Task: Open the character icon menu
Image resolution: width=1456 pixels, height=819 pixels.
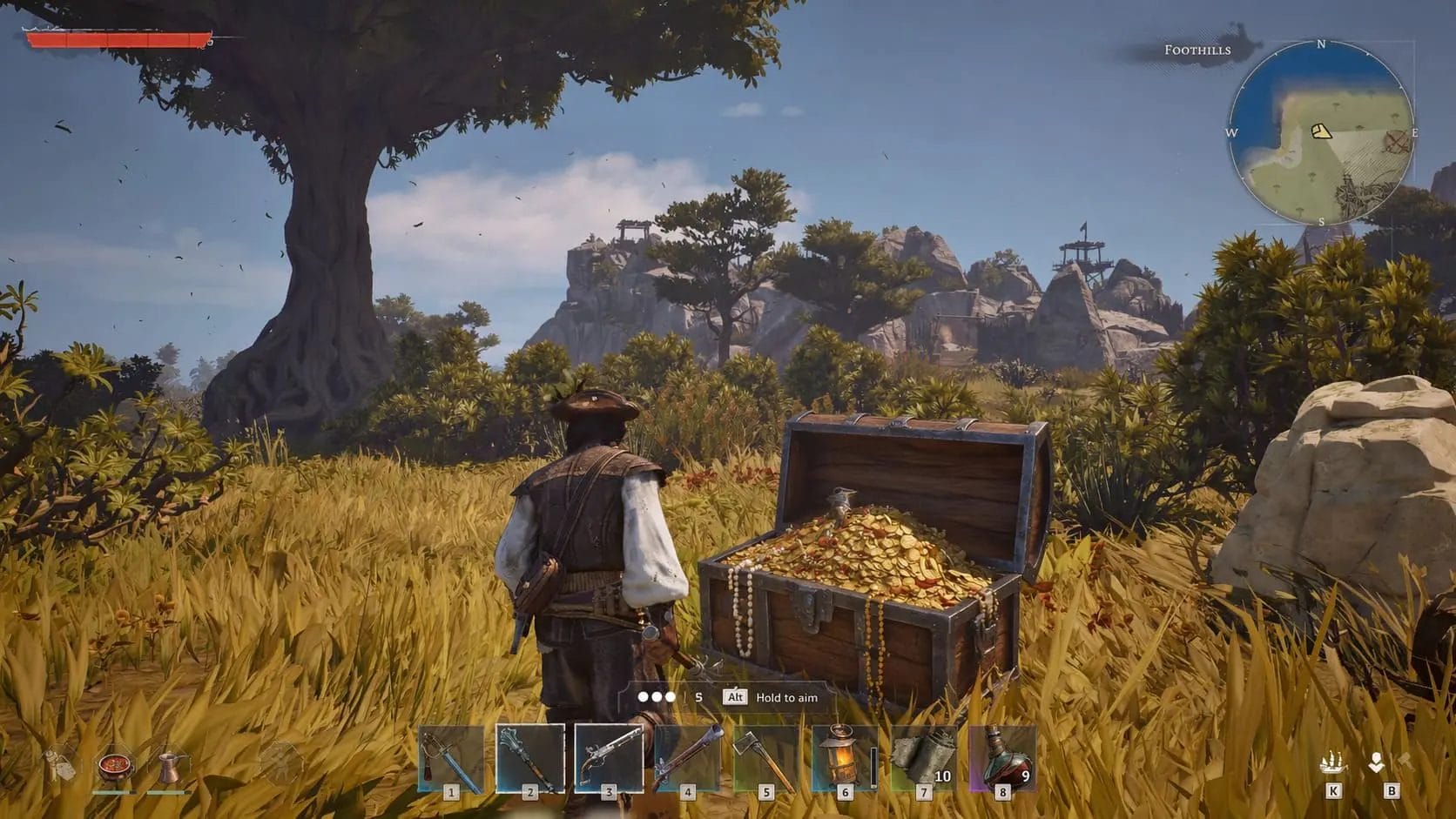Action: click(x=1376, y=763)
